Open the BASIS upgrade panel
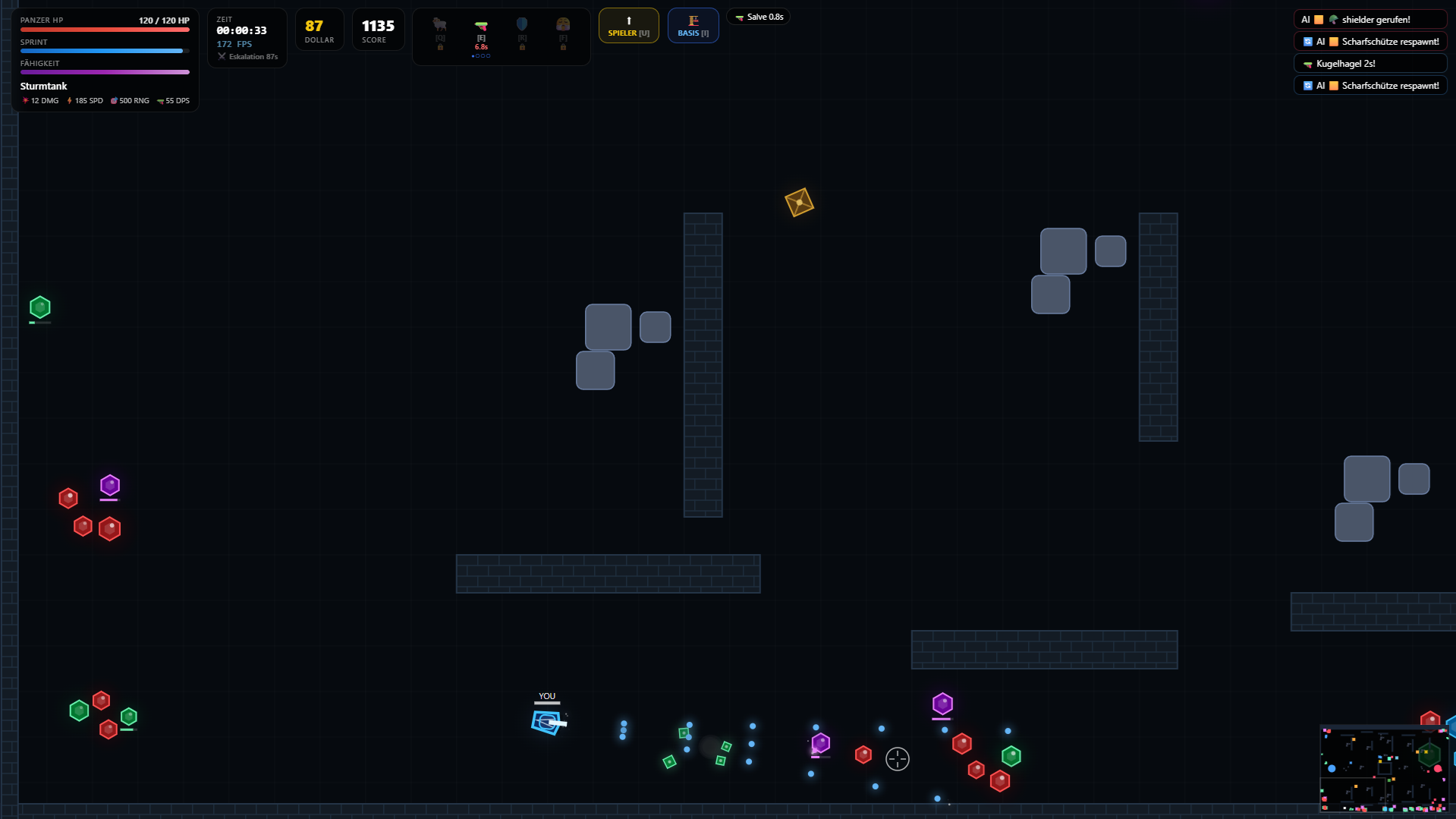 [693, 26]
